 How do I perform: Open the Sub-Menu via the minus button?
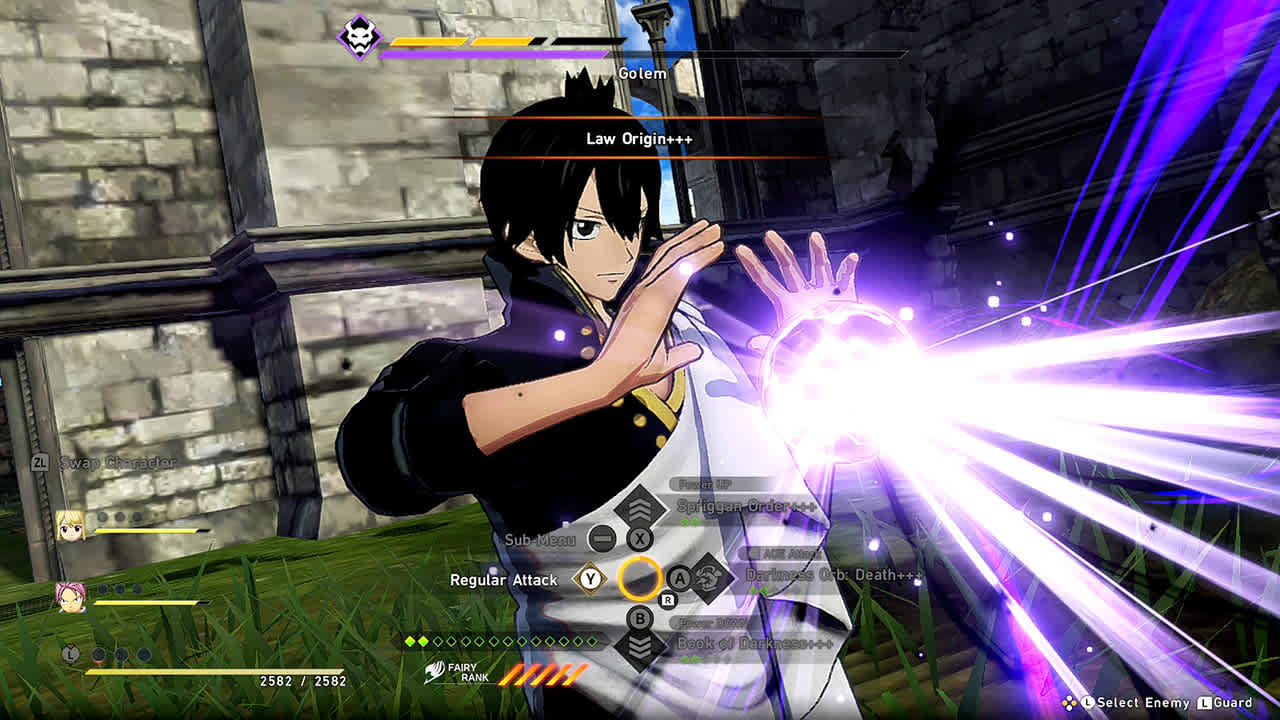point(603,538)
